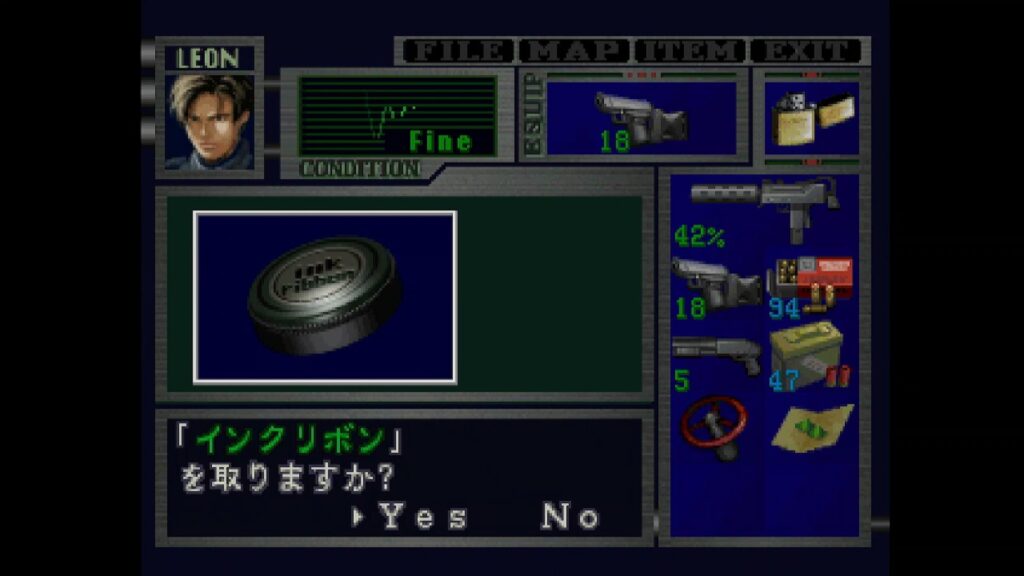Click Leon's character portrait
This screenshot has width=1024, height=576.
(209, 122)
